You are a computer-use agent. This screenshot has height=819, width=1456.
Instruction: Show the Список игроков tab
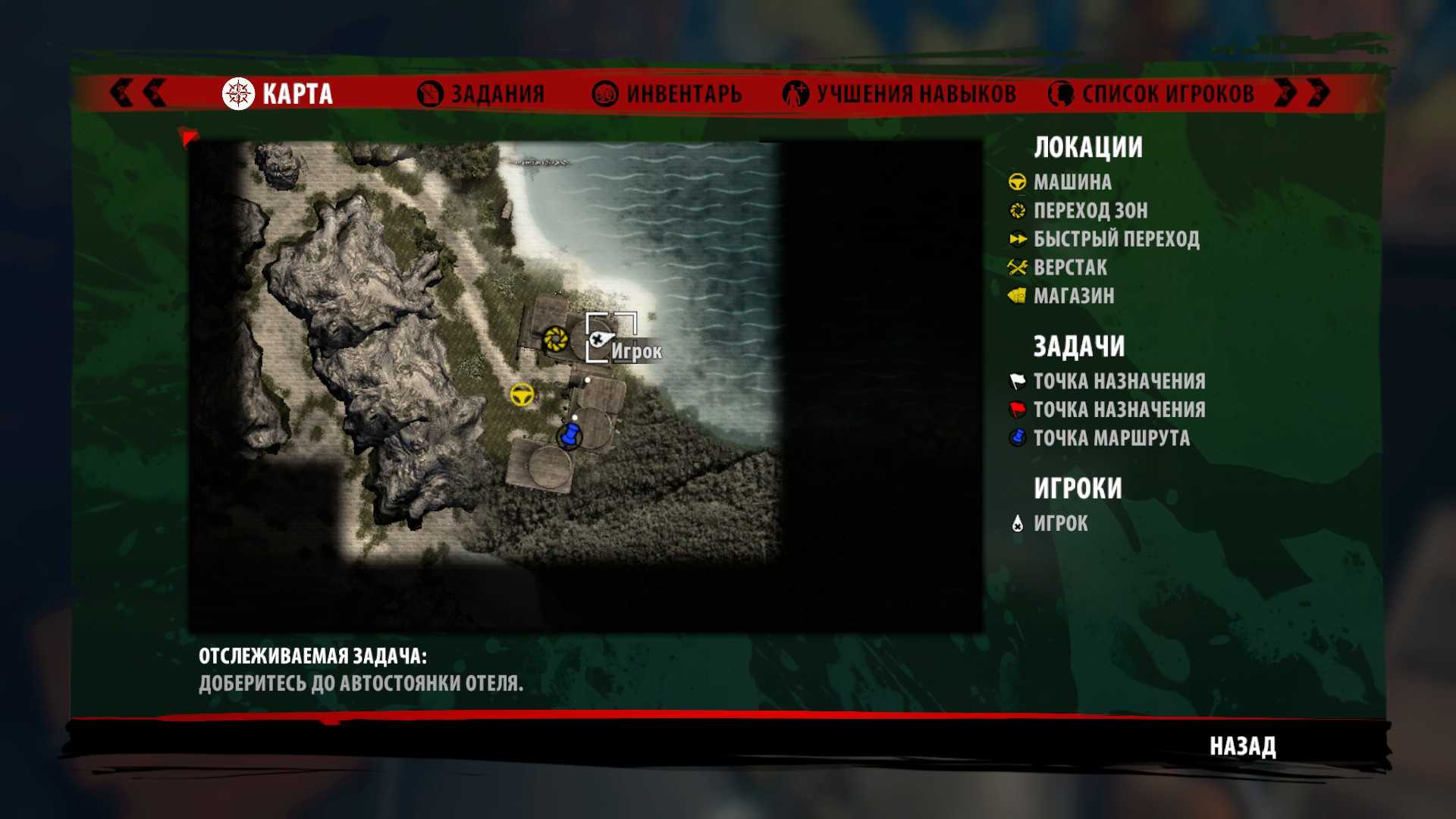click(1151, 94)
